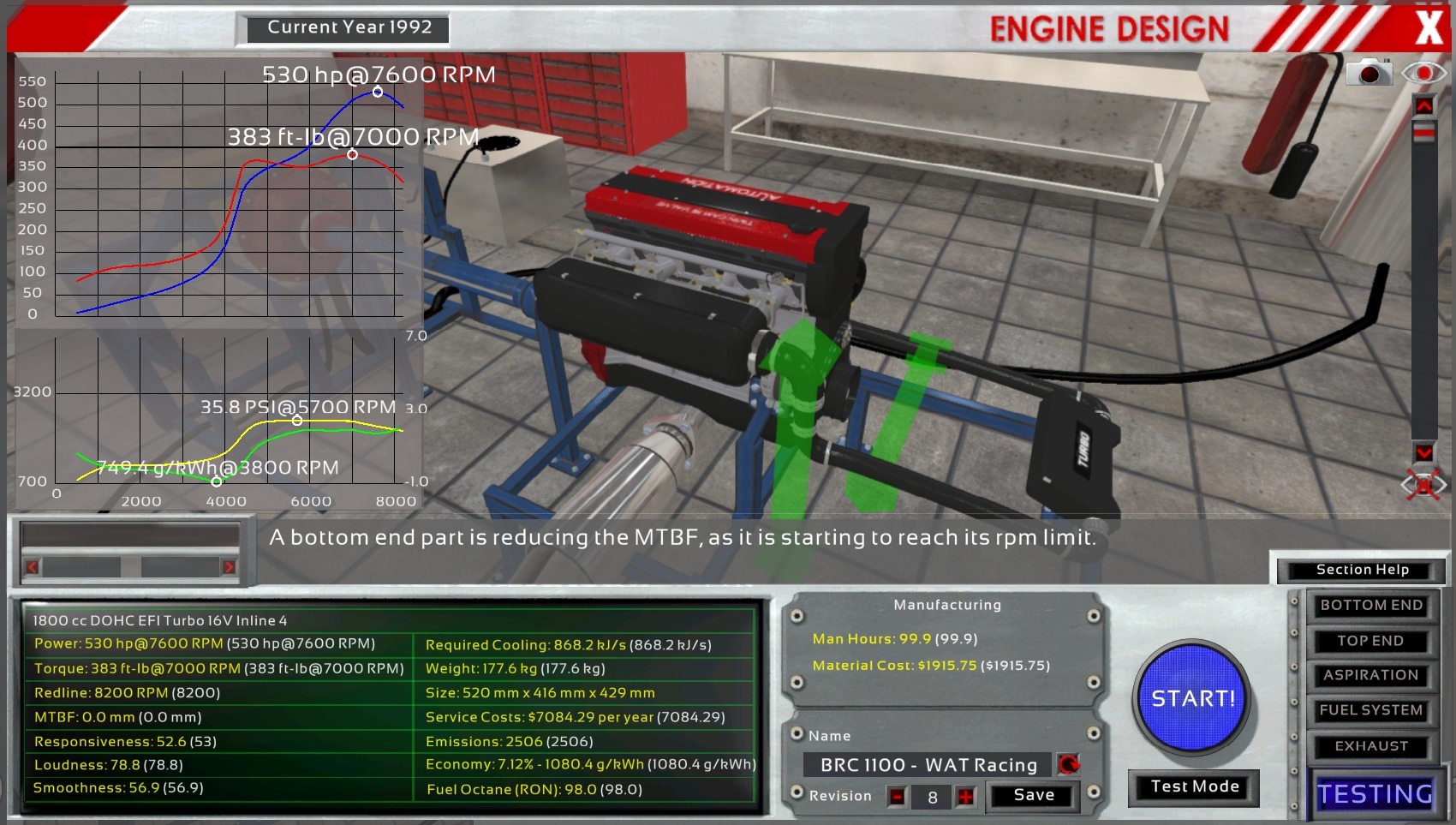
Task: Switch to the Top End section
Action: click(1370, 641)
